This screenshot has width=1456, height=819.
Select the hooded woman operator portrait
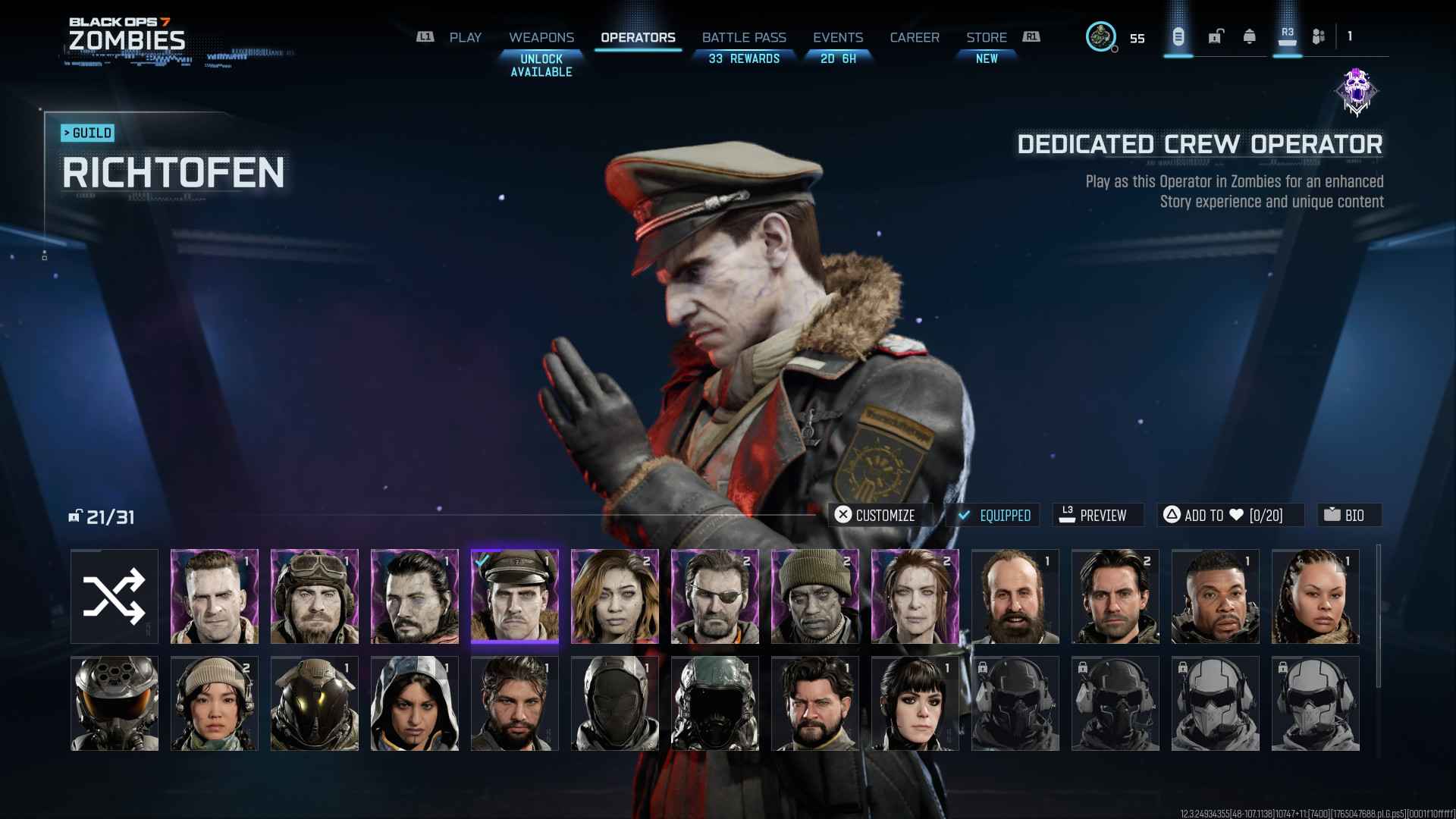[415, 704]
